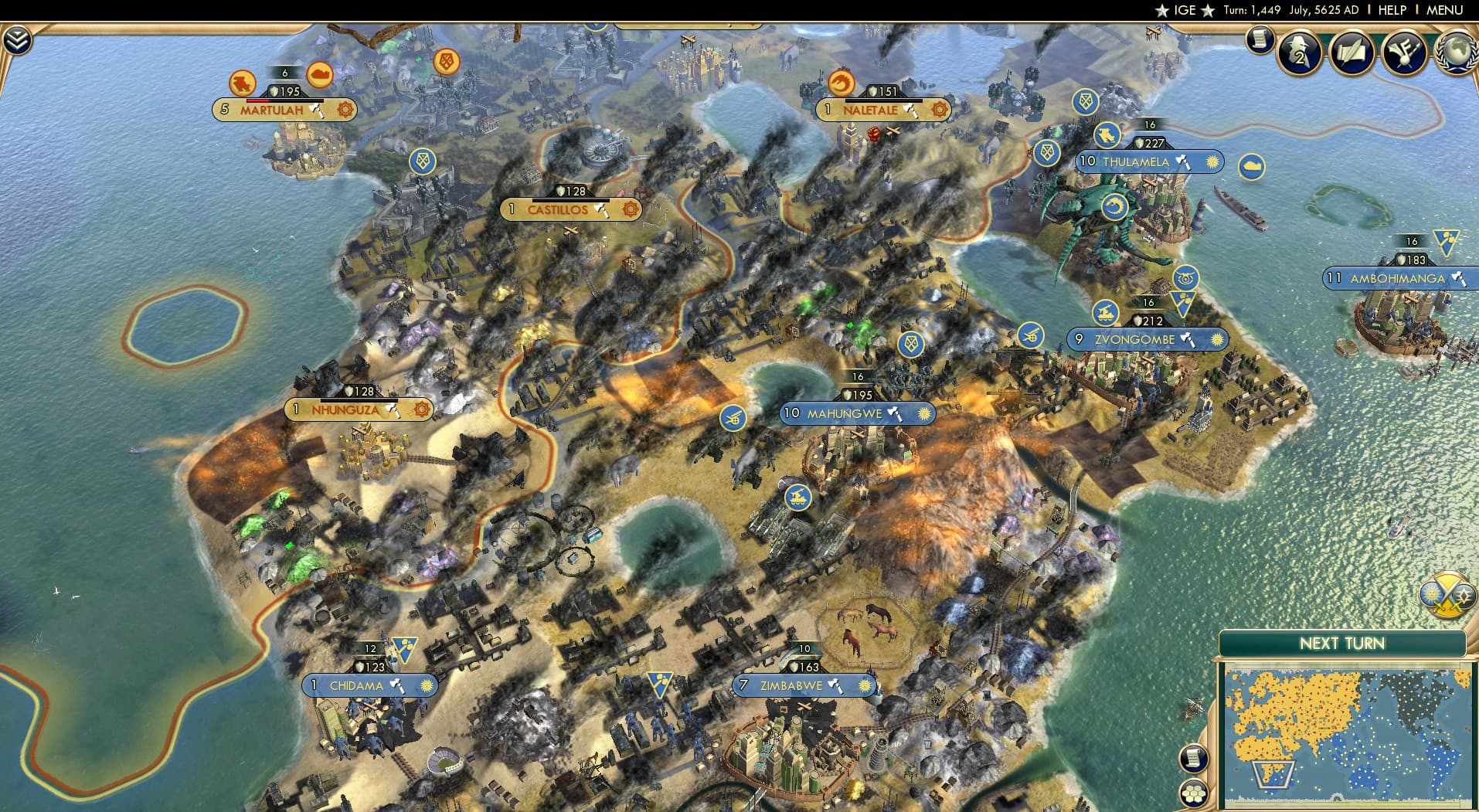The height and width of the screenshot is (812, 1479).
Task: Open the Social Policies scroll beside the minimap
Action: click(1195, 759)
